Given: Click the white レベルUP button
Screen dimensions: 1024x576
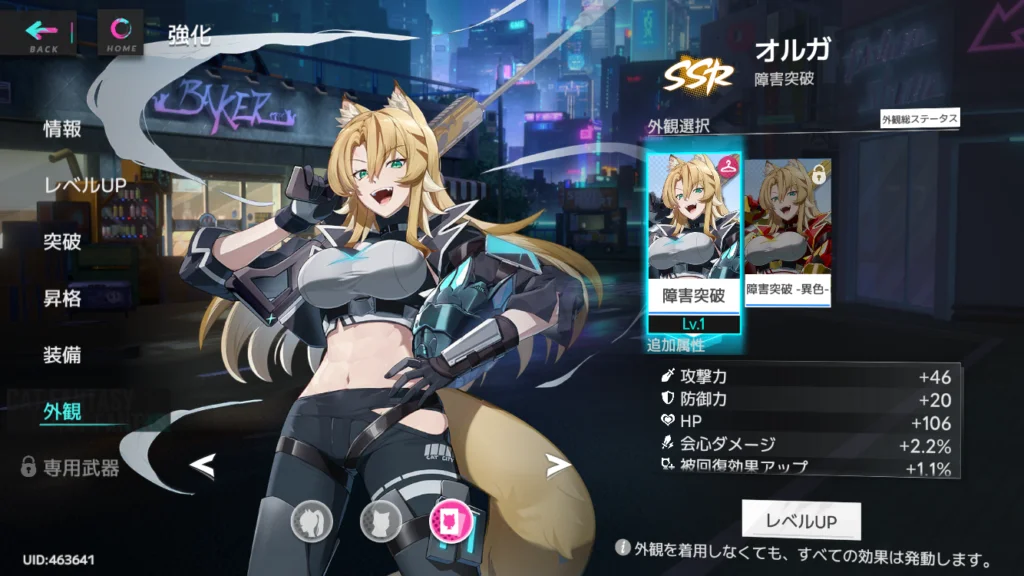Looking at the screenshot, I should [800, 521].
